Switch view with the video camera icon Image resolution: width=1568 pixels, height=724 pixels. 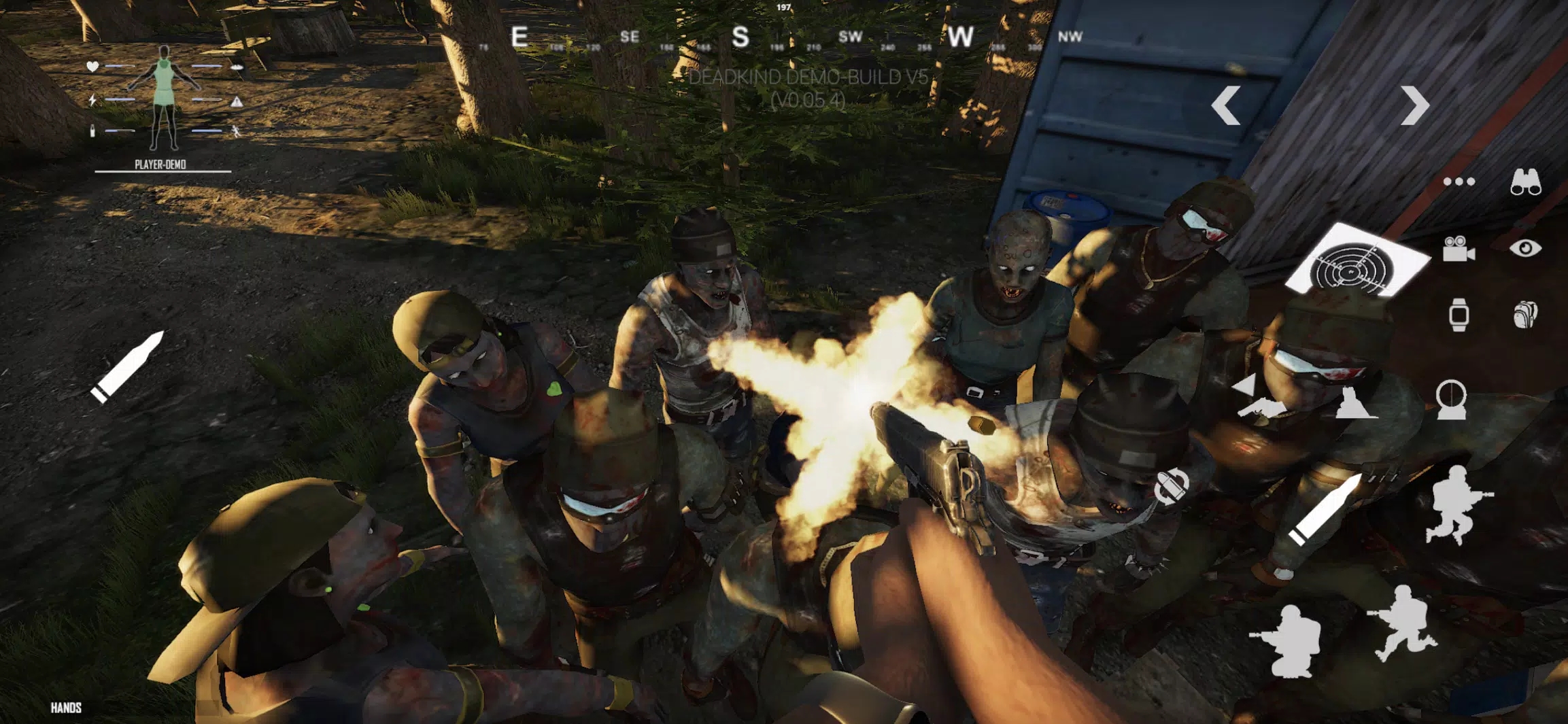pyautogui.click(x=1458, y=249)
